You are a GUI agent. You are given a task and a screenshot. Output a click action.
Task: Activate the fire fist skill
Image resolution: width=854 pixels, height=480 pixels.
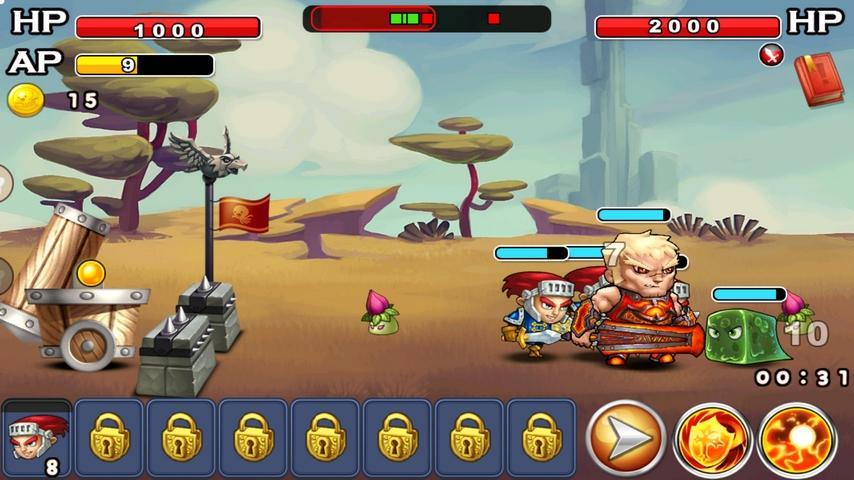[x=712, y=439]
